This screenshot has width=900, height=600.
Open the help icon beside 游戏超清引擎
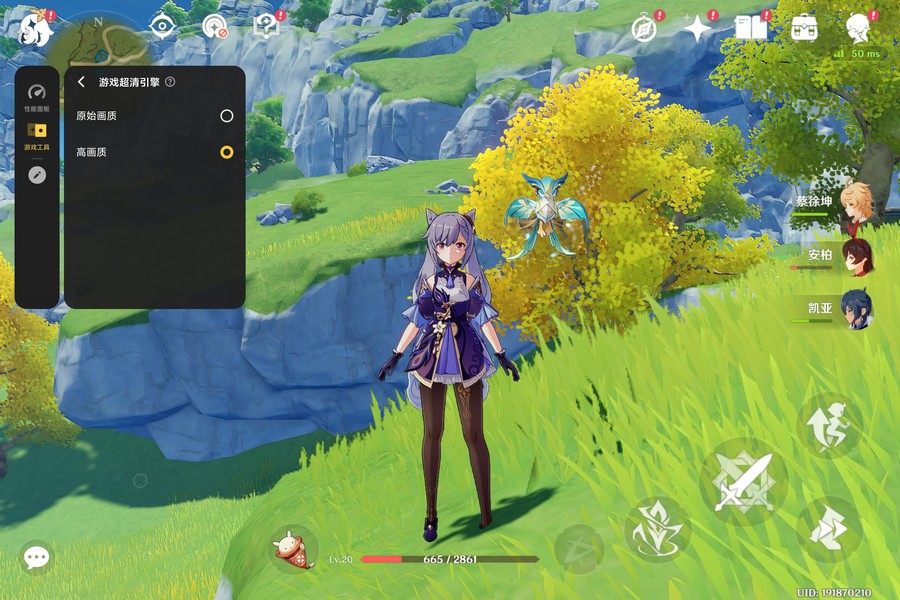click(x=170, y=82)
